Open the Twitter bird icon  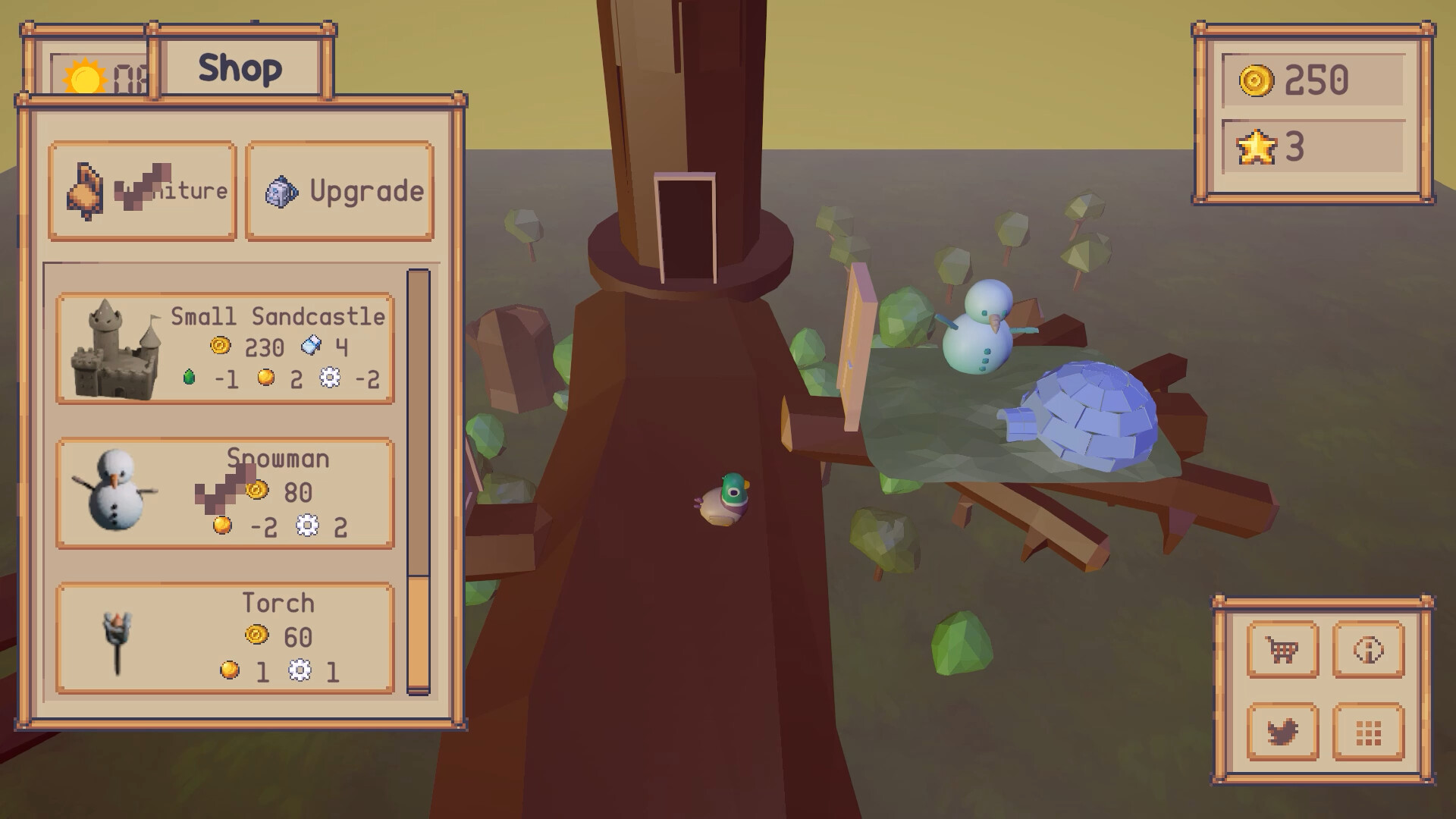pyautogui.click(x=1285, y=733)
